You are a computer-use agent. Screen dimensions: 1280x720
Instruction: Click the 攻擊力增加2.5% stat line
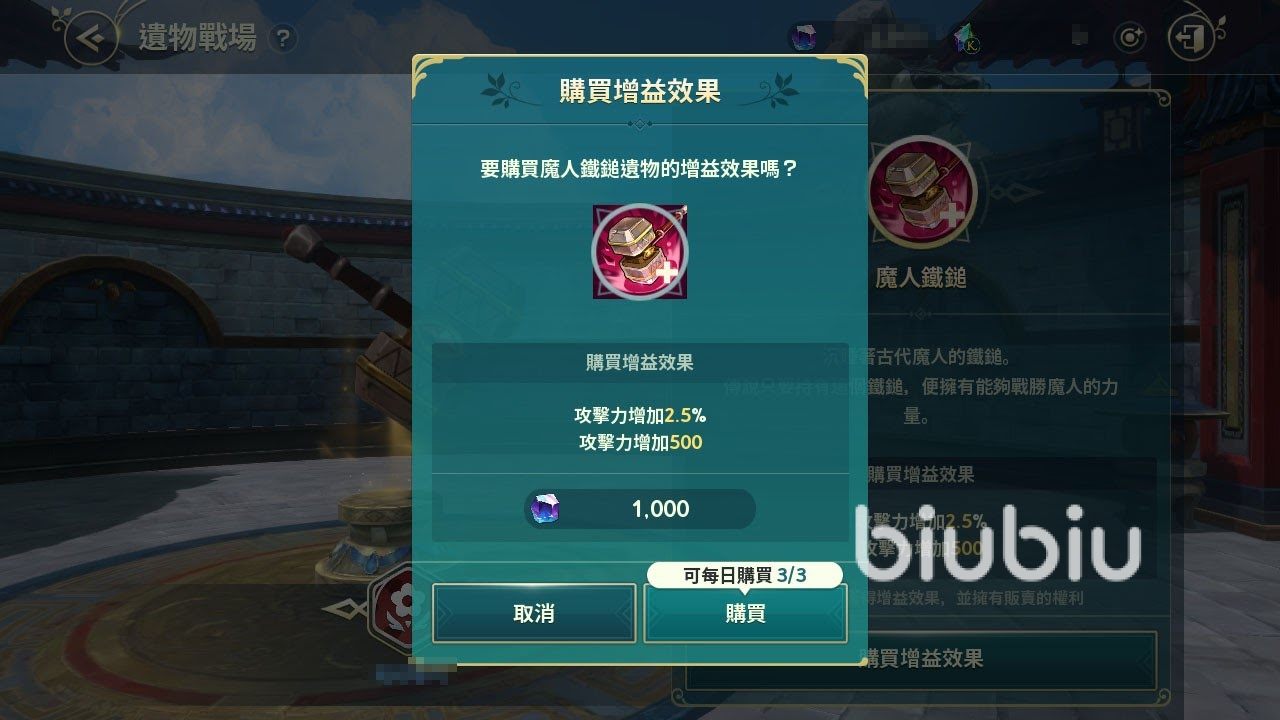pyautogui.click(x=639, y=419)
